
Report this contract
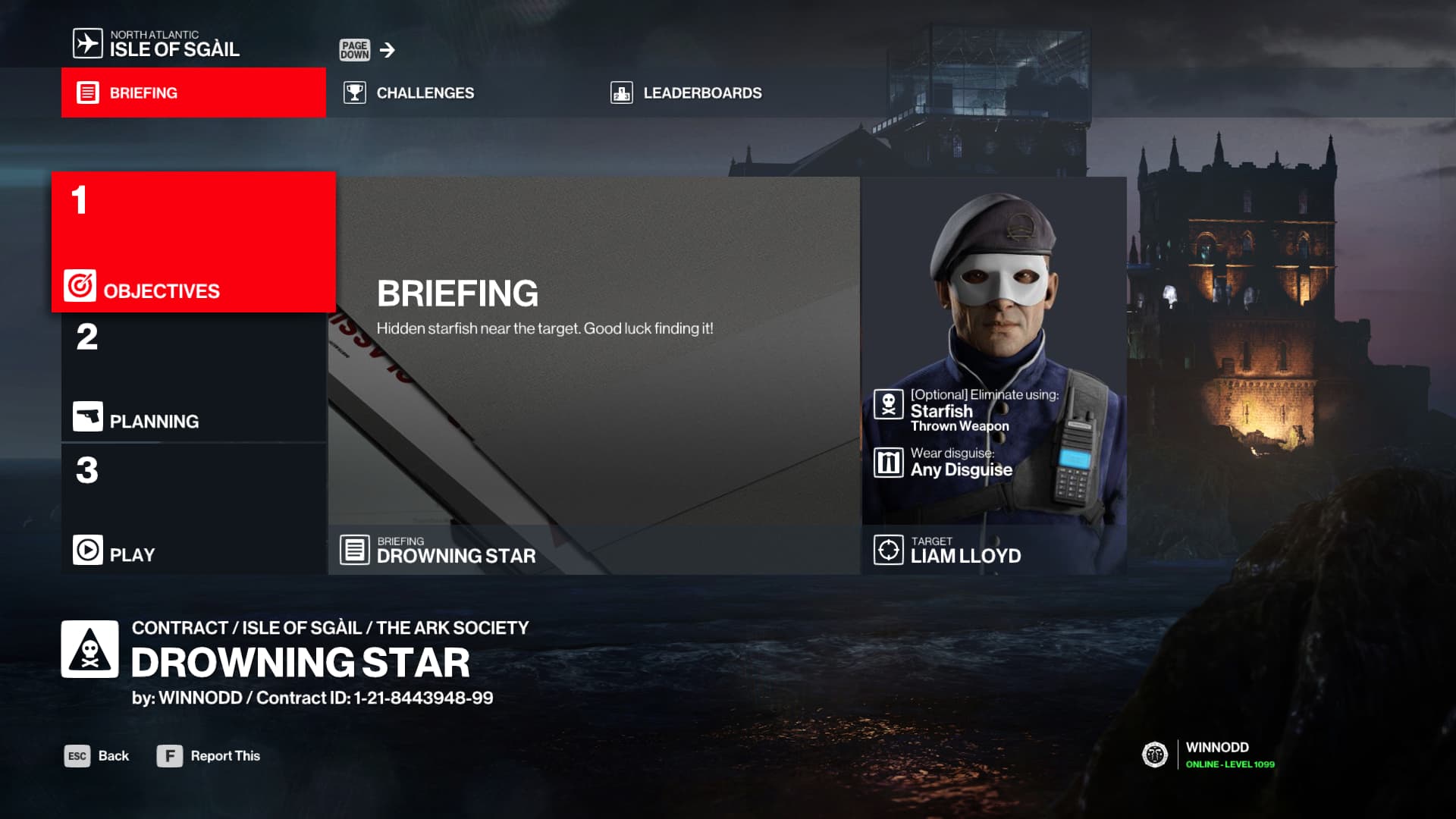click(x=209, y=756)
